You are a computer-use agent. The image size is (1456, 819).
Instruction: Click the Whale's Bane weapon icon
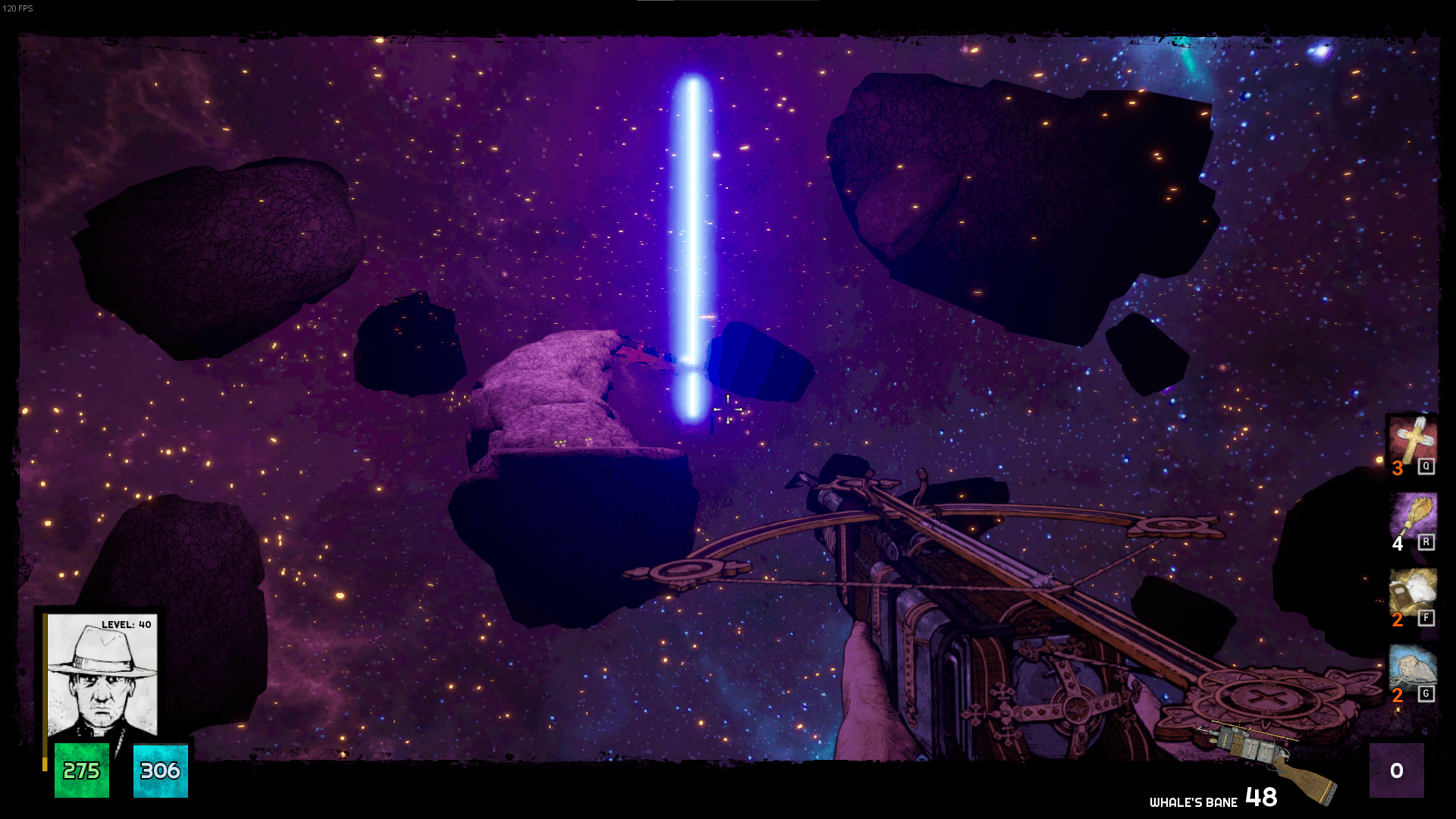tap(1268, 758)
